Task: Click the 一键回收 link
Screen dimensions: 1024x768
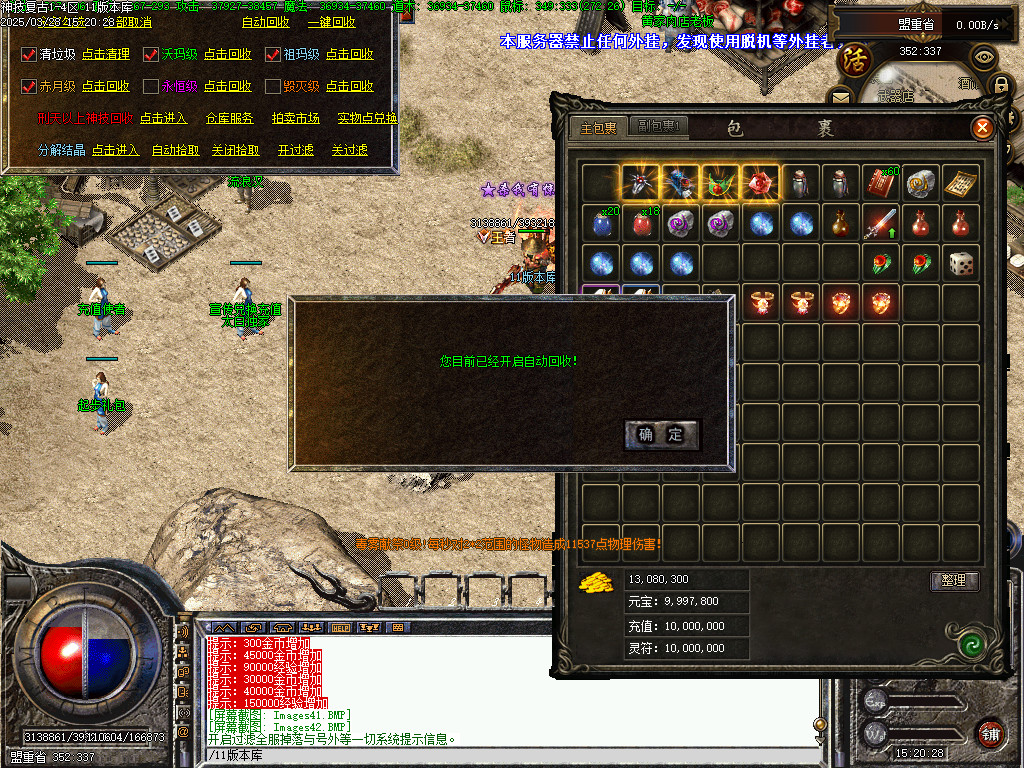Action: point(331,22)
